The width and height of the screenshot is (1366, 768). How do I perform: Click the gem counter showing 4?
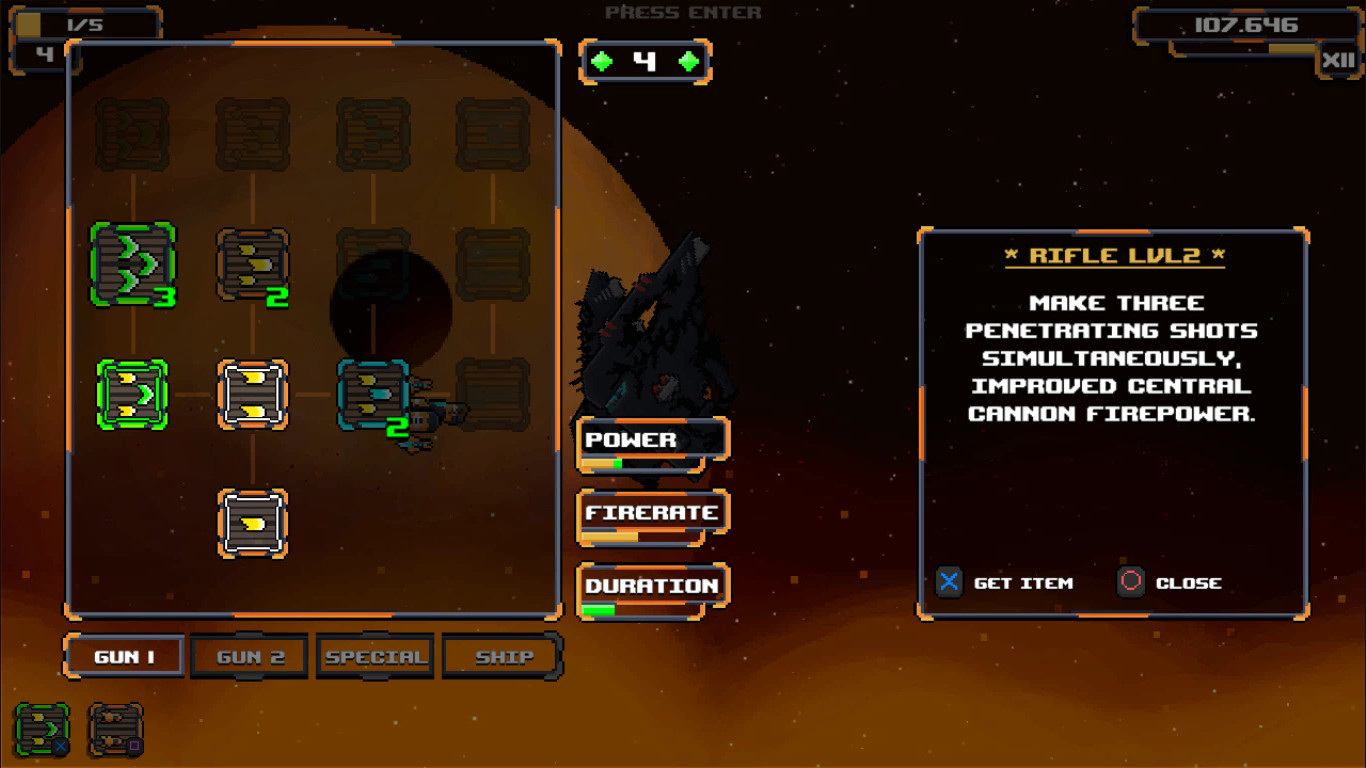pyautogui.click(x=645, y=61)
